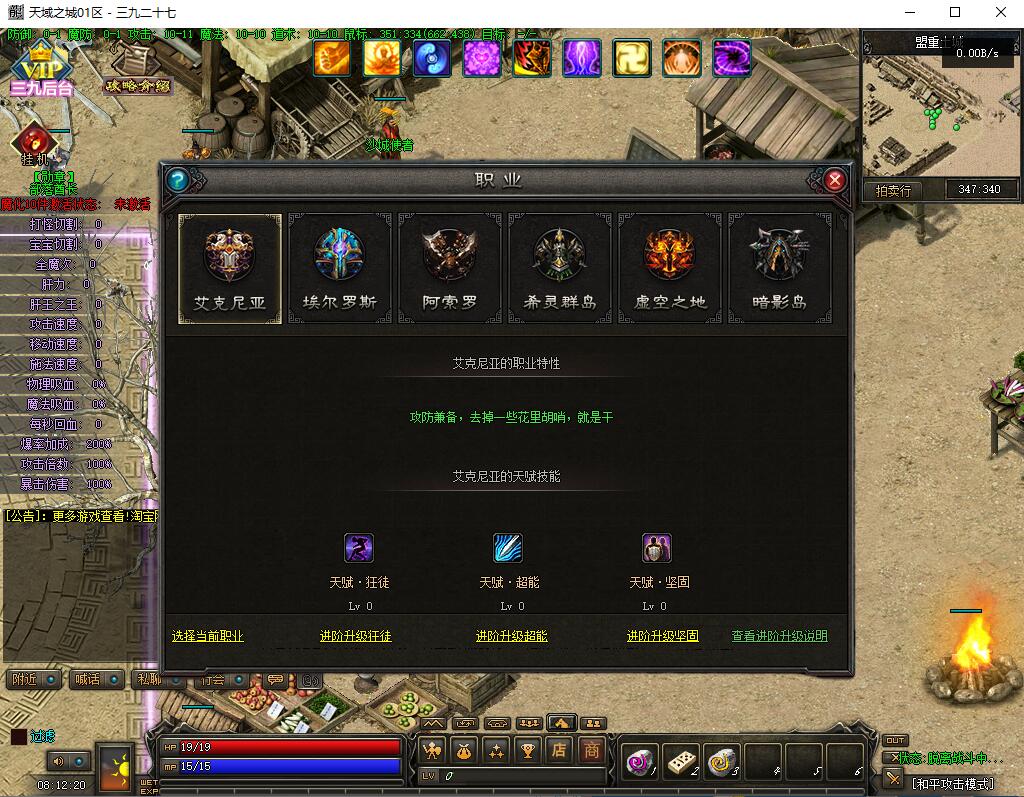Viewport: 1024px width, 797px height.
Task: Choose the 暗影岛 class
Action: click(x=779, y=267)
